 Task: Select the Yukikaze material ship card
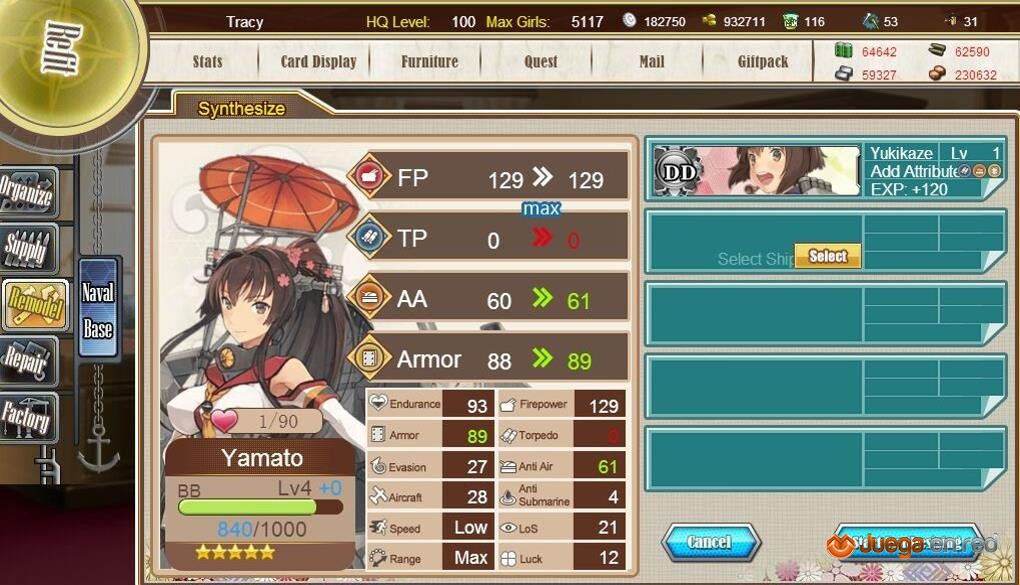click(x=825, y=171)
